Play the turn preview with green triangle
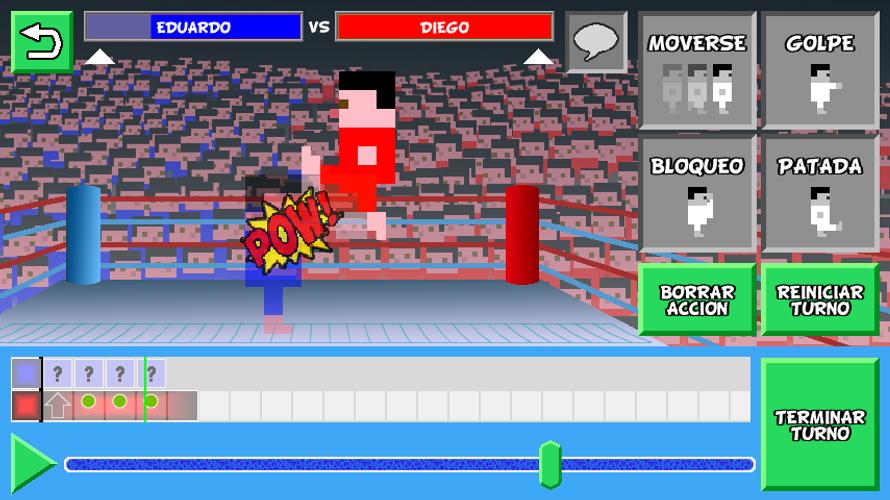Viewport: 890px width, 500px height. pyautogui.click(x=32, y=463)
